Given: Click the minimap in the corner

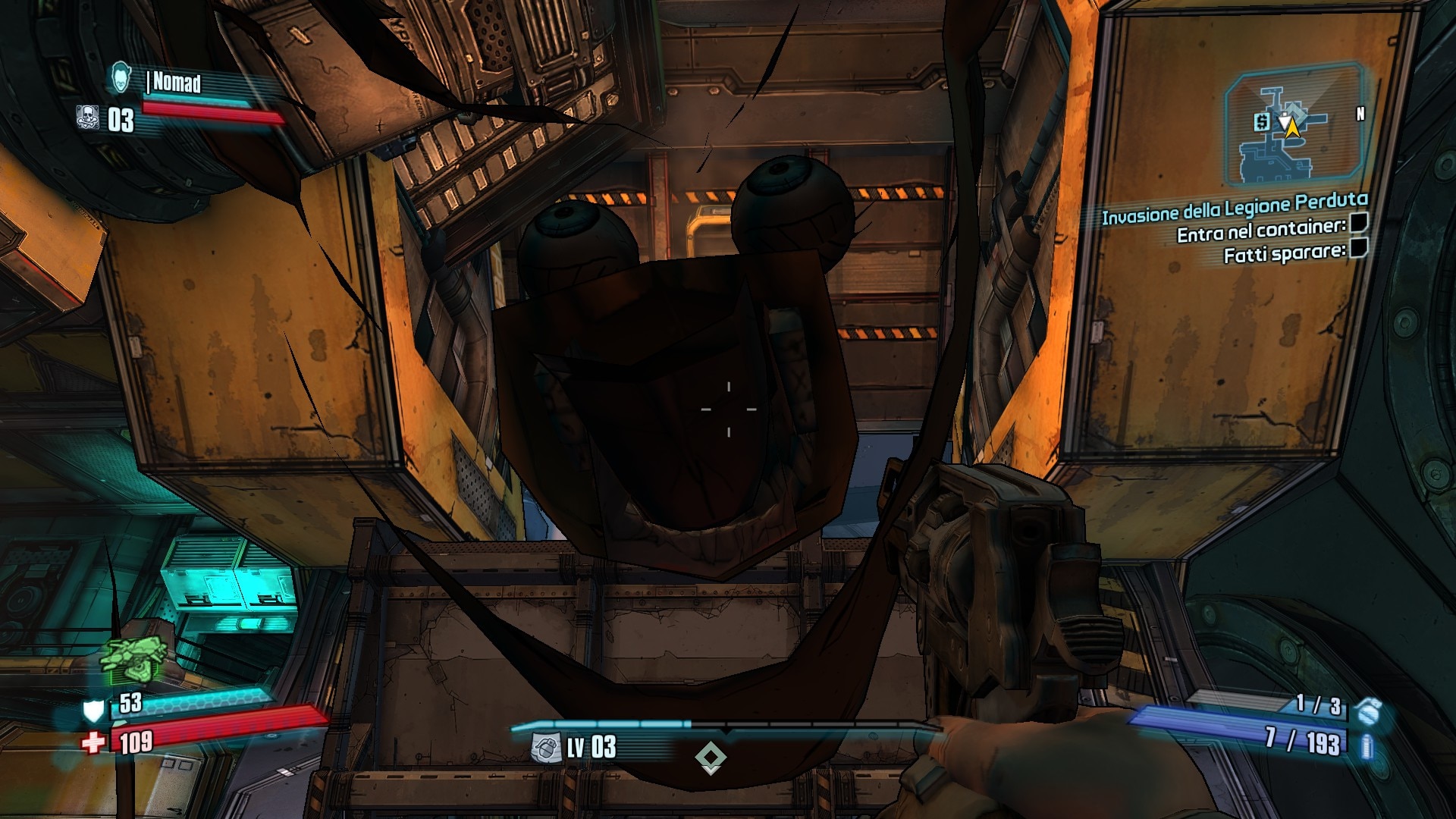Looking at the screenshot, I should 1293,125.
